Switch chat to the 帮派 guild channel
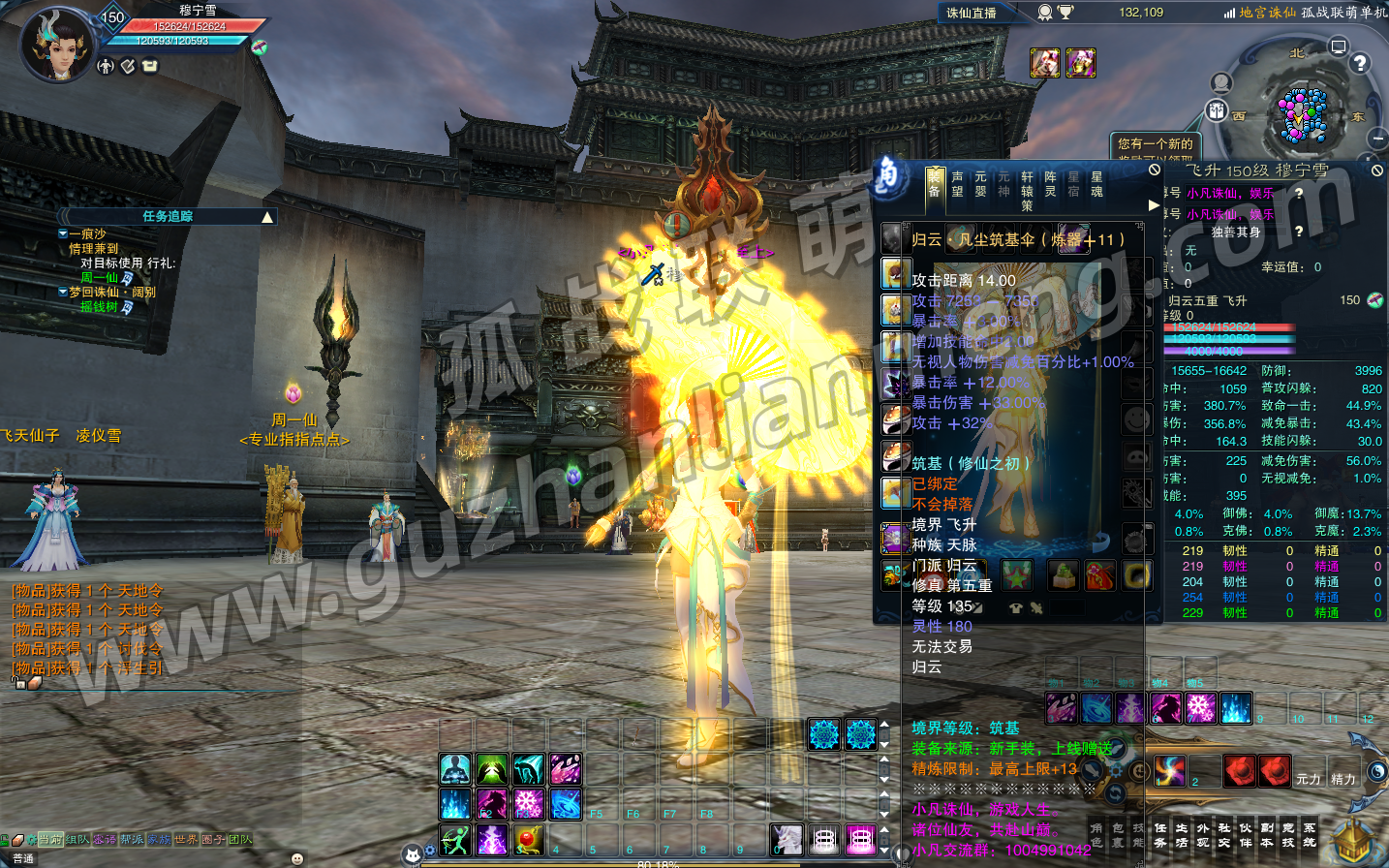 pyautogui.click(x=132, y=840)
